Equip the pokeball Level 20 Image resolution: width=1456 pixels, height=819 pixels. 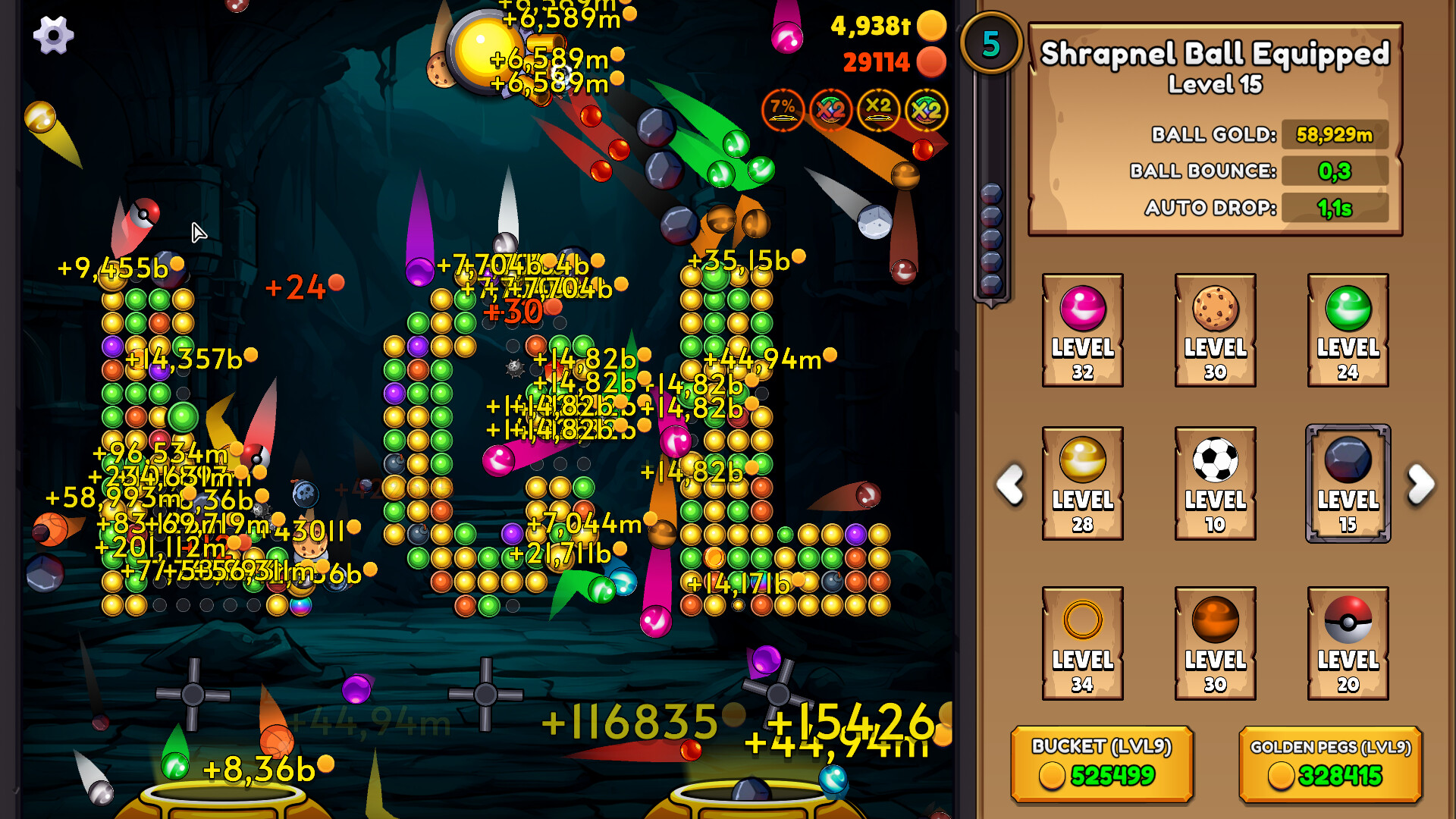[x=1347, y=641]
